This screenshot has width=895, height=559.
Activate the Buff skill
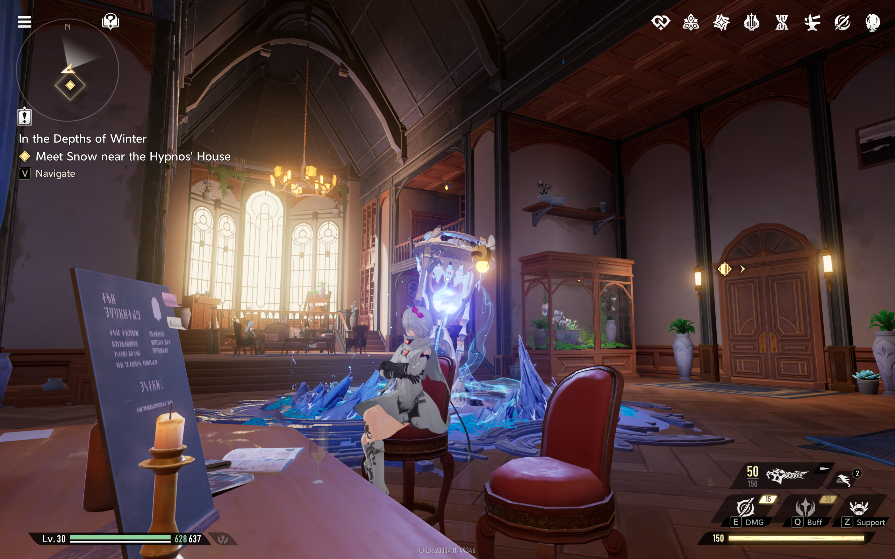804,508
